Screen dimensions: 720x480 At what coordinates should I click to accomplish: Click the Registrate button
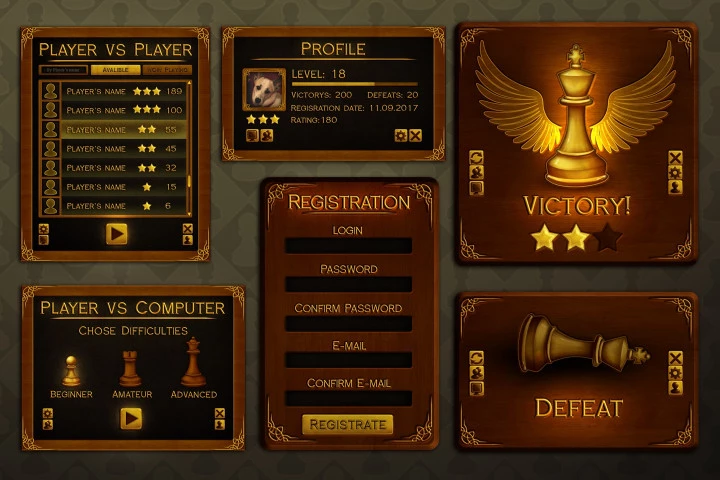pyautogui.click(x=348, y=425)
